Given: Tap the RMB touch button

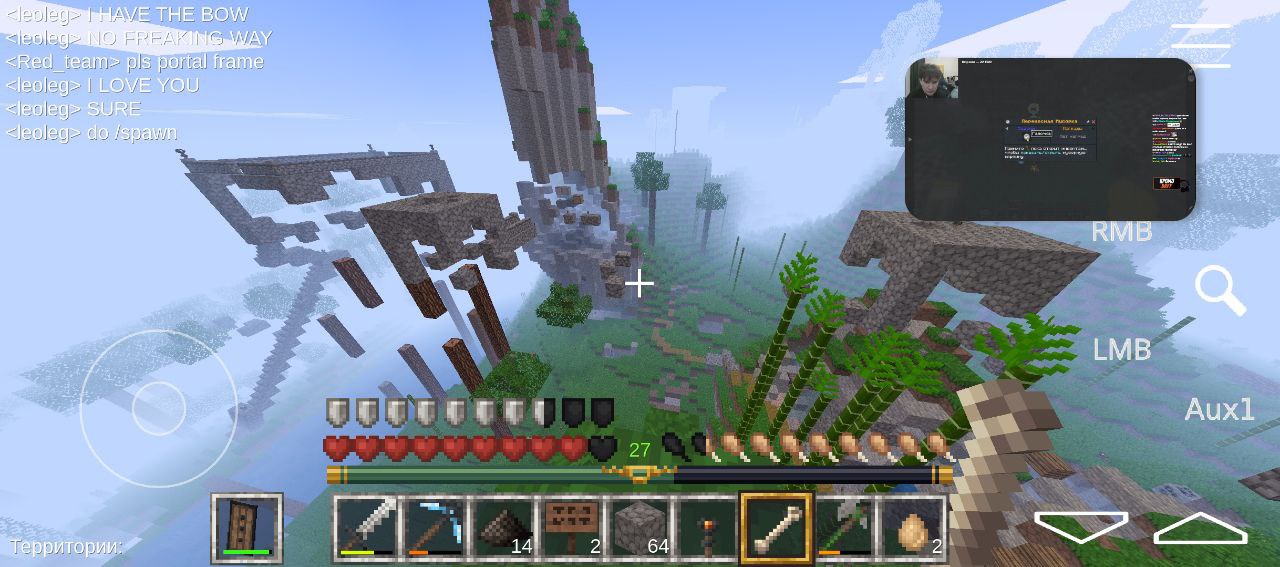Looking at the screenshot, I should 1121,231.
